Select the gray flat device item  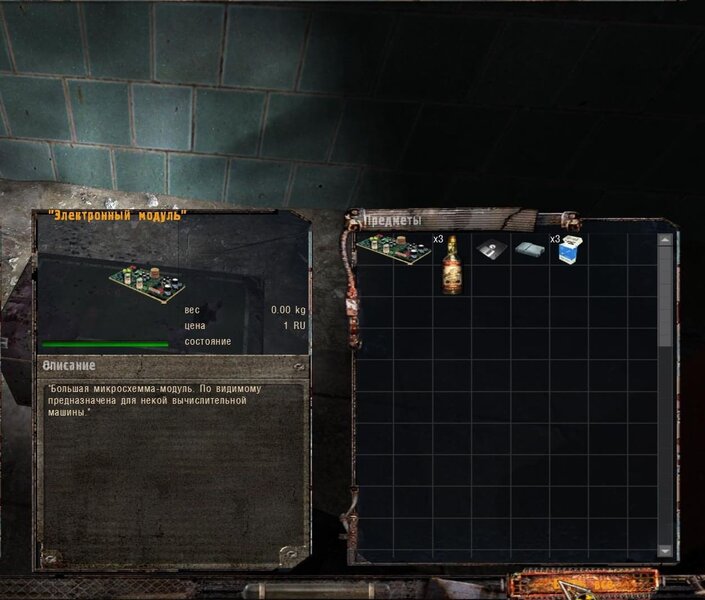(529, 250)
